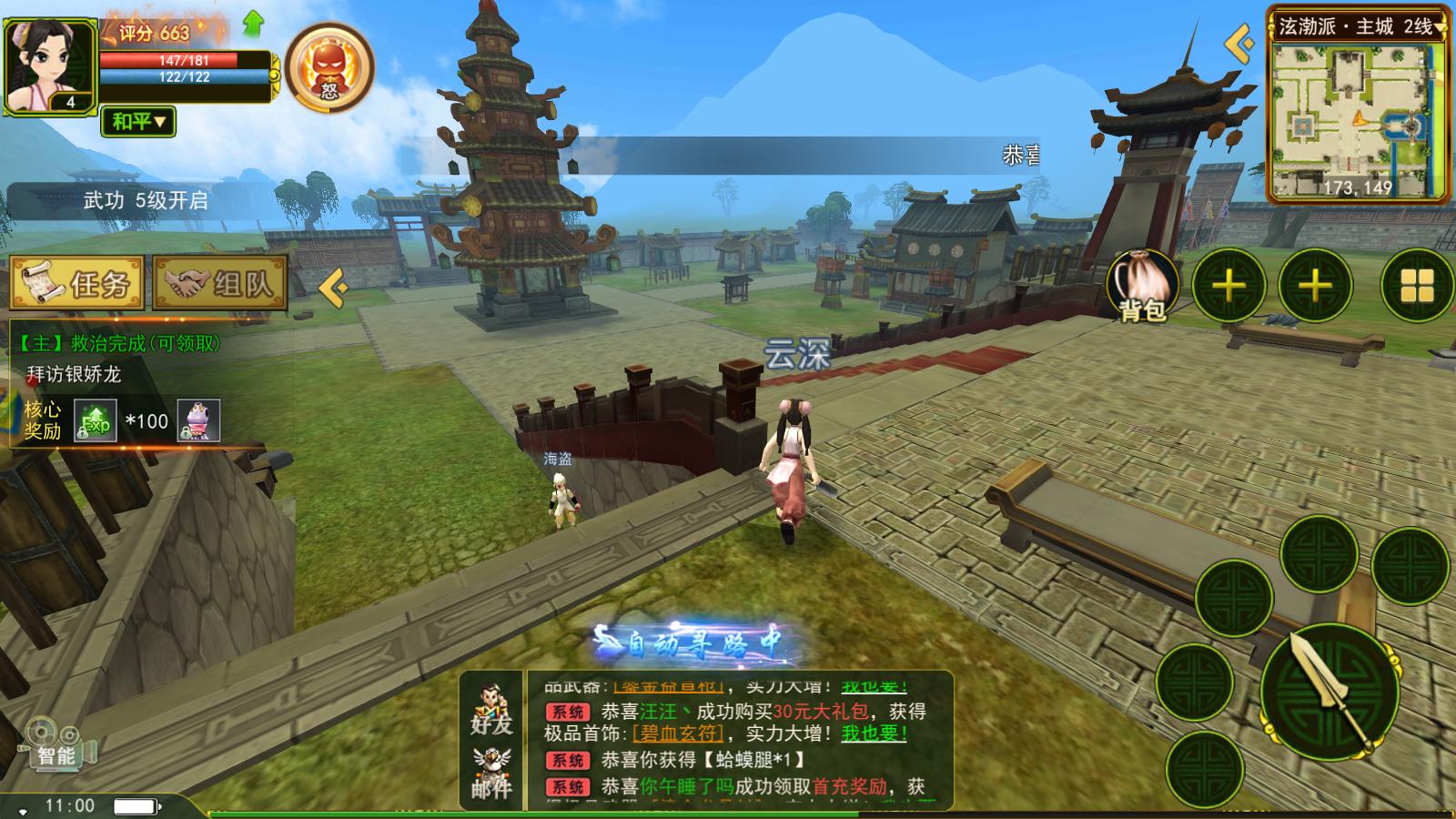Image resolution: width=1456 pixels, height=819 pixels.
Task: Open the four-square grid menu button
Action: tap(1416, 286)
